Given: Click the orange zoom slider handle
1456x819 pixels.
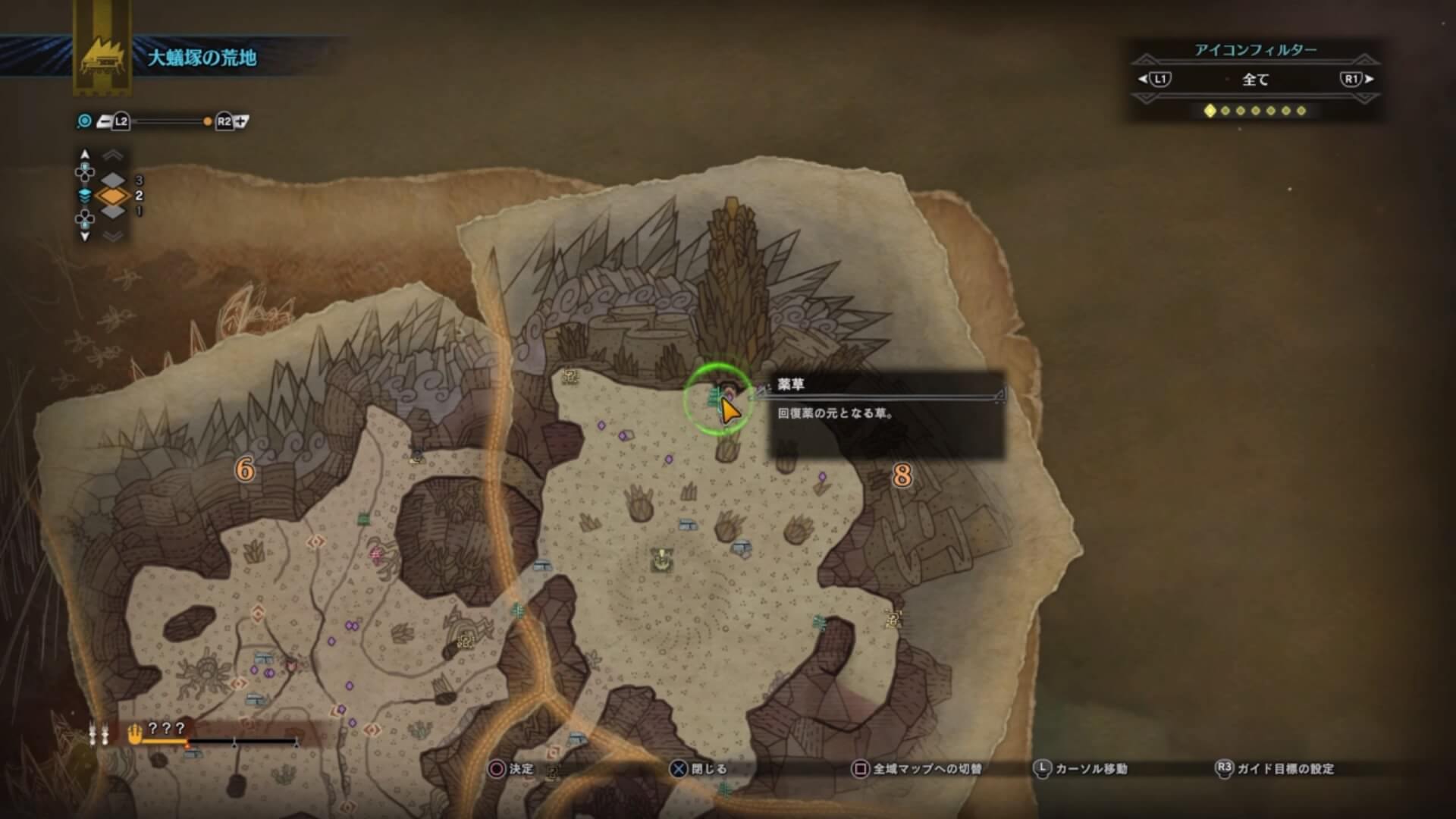Looking at the screenshot, I should [x=207, y=121].
